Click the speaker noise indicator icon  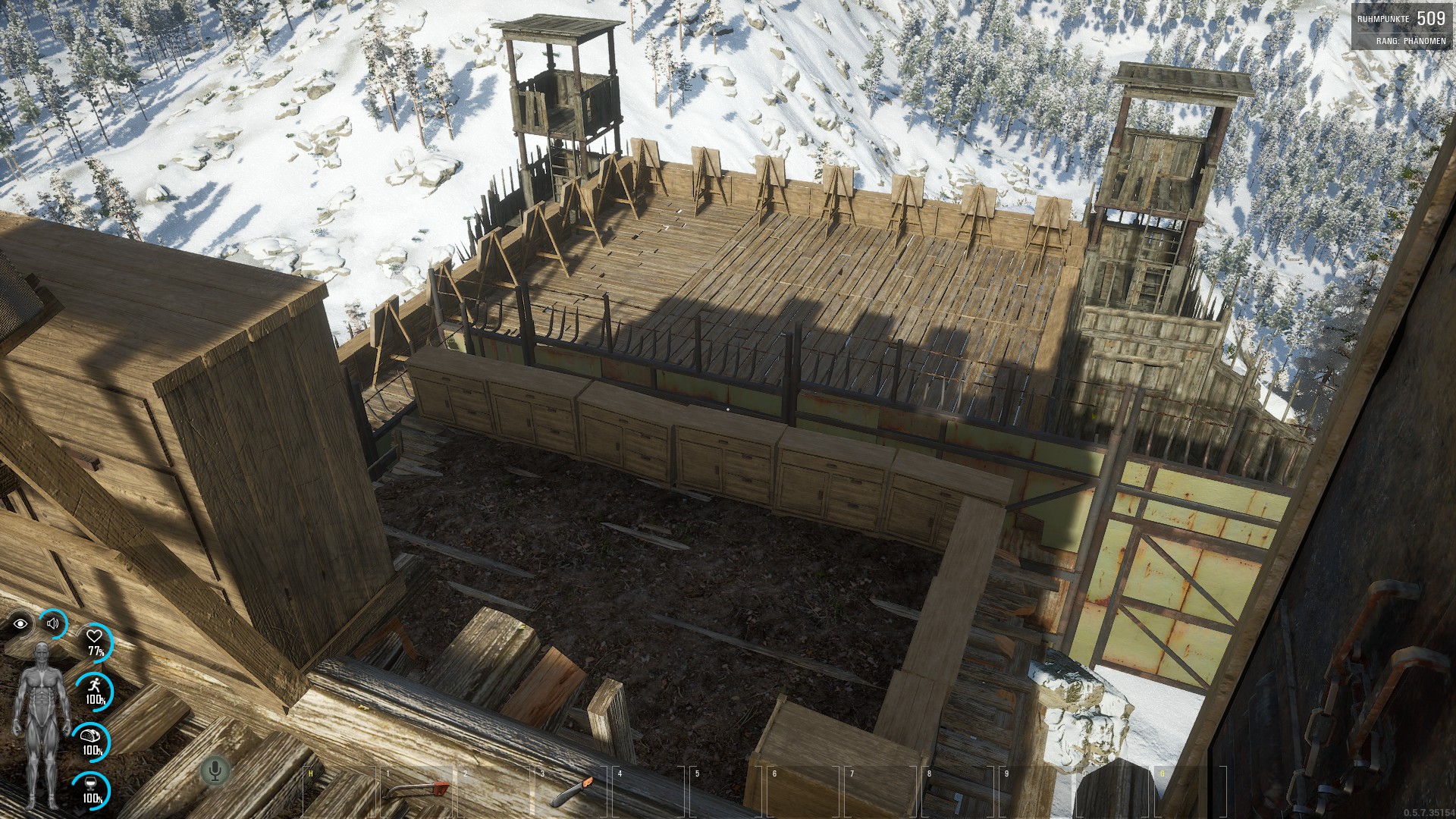pos(53,623)
